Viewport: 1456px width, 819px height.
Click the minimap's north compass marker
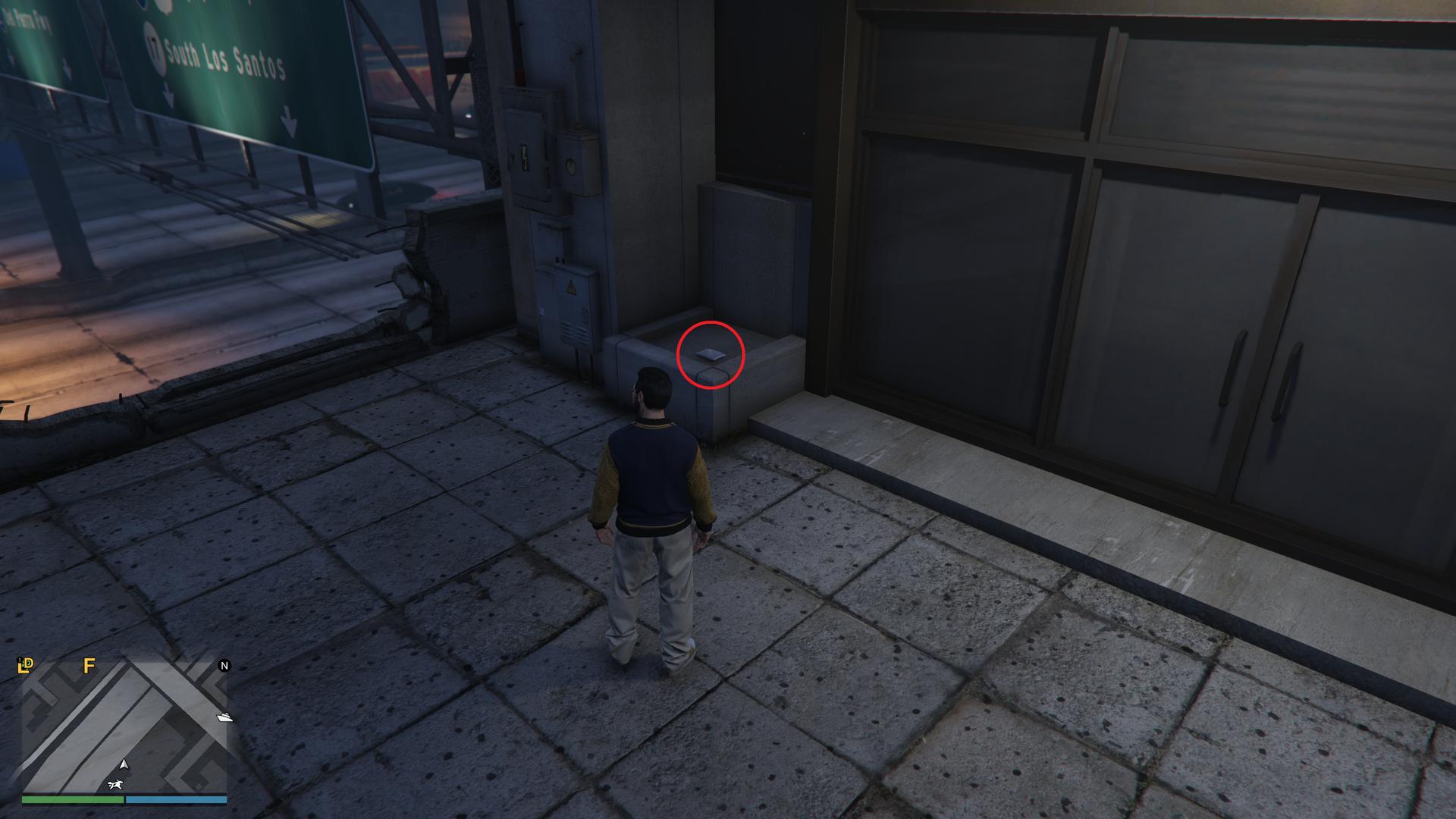click(224, 666)
